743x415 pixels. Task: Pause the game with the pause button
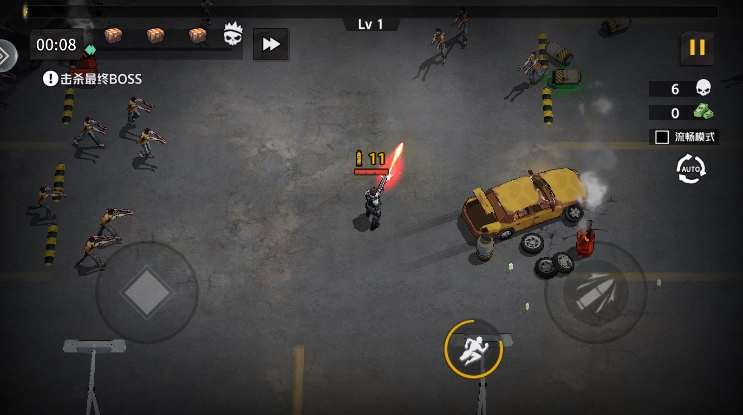pyautogui.click(x=697, y=48)
